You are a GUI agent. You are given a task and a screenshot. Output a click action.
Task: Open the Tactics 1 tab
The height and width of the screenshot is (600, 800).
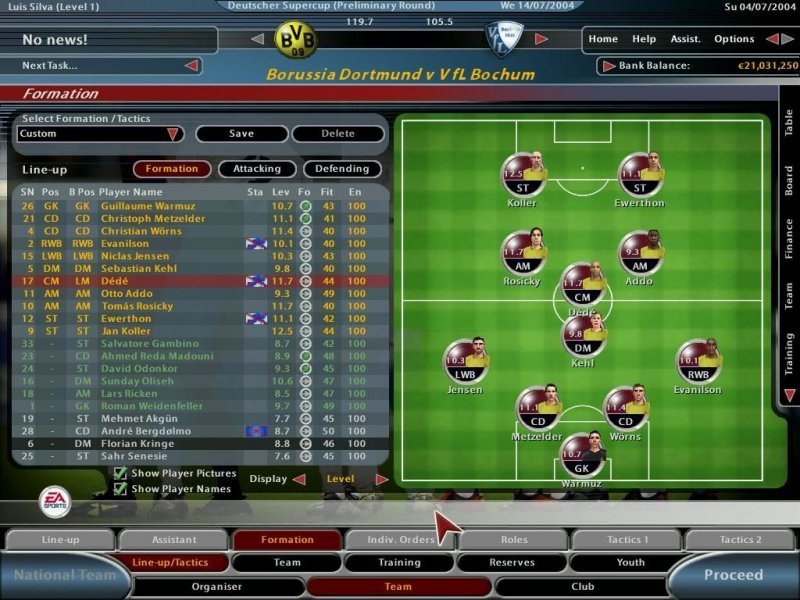[627, 540]
